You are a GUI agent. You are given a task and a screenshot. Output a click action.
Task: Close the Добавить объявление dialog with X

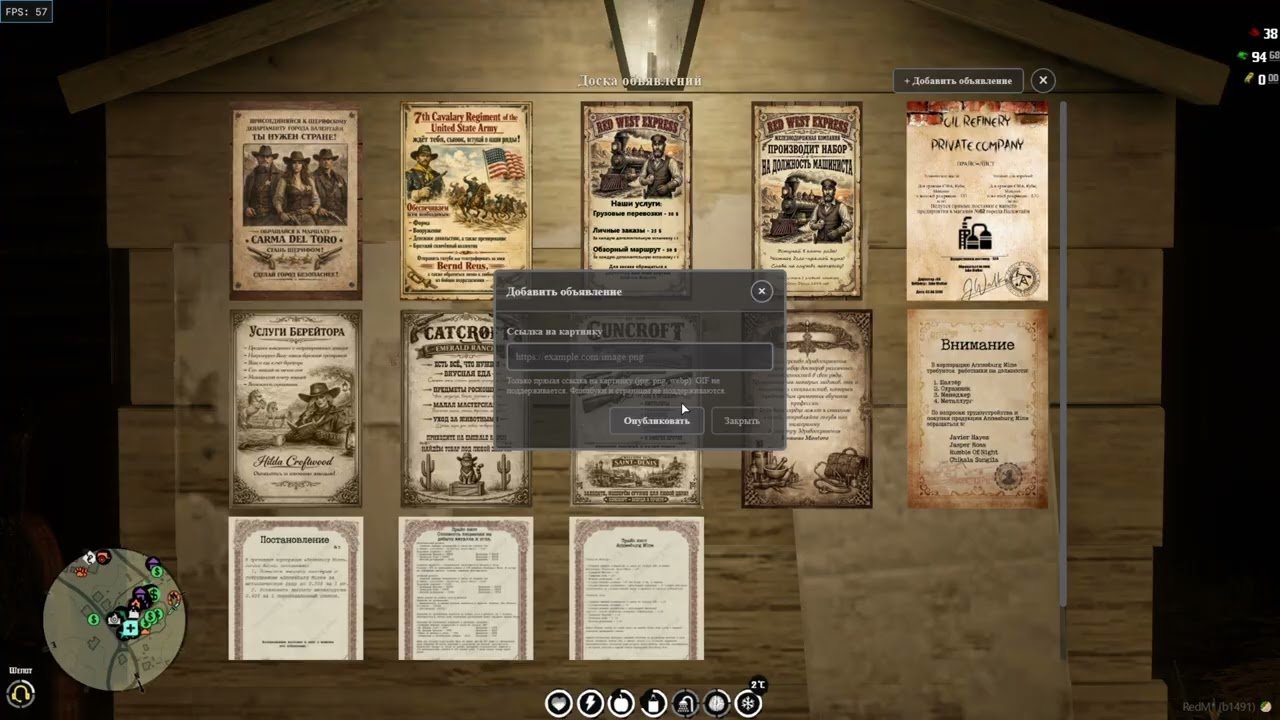762,291
